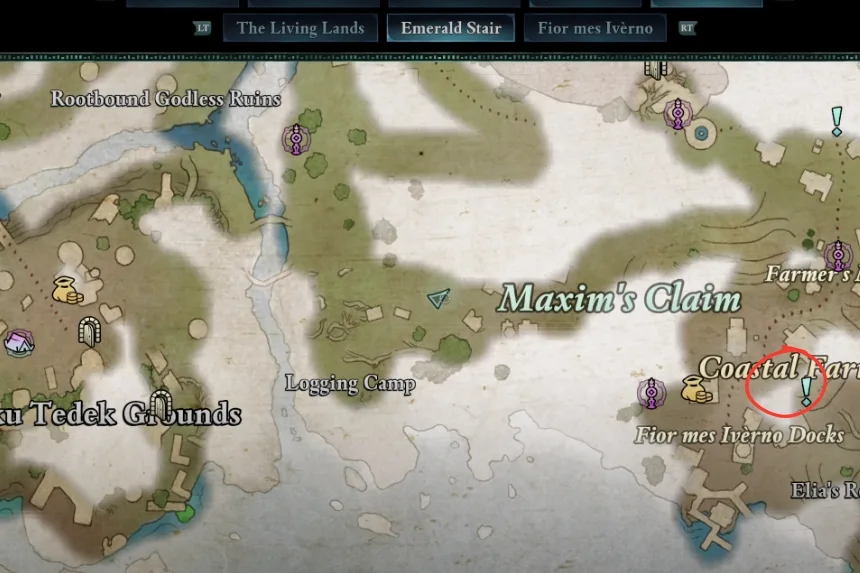Select the archway marker overlapping Tedek Grounds label
This screenshot has height=573, width=860.
[158, 405]
